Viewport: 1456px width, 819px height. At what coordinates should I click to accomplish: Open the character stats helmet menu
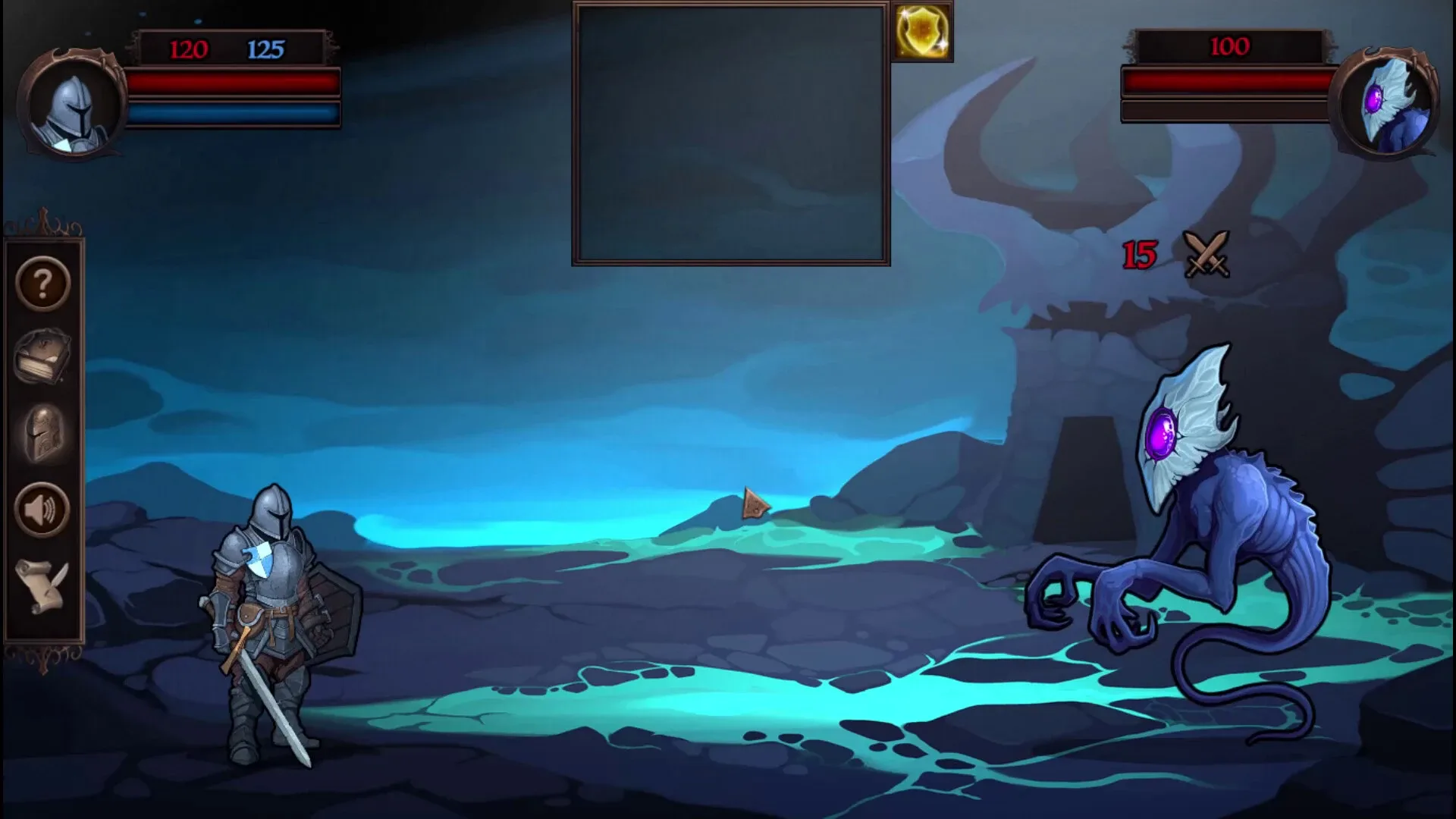[x=42, y=432]
